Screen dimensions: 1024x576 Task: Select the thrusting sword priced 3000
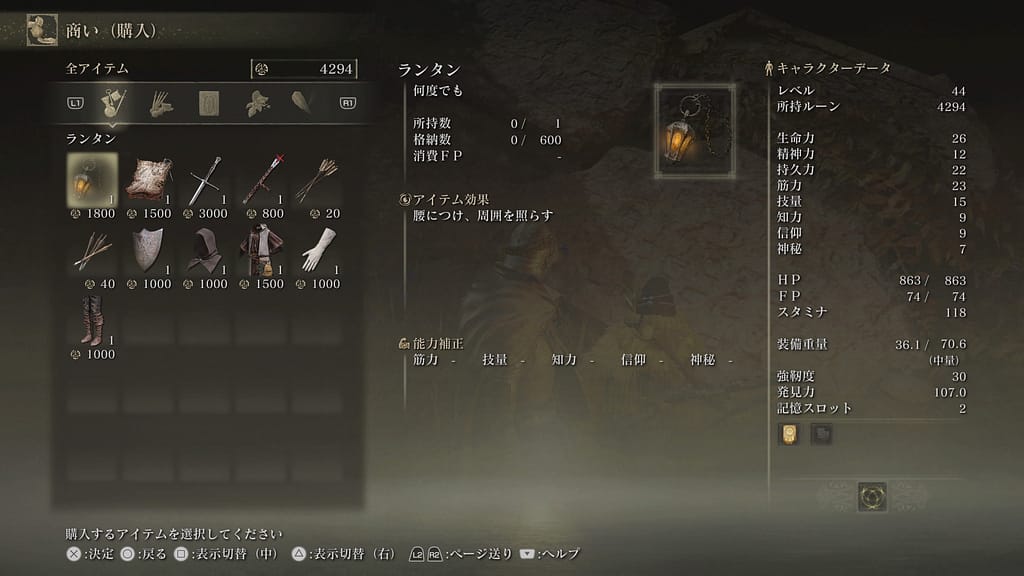[x=206, y=179]
